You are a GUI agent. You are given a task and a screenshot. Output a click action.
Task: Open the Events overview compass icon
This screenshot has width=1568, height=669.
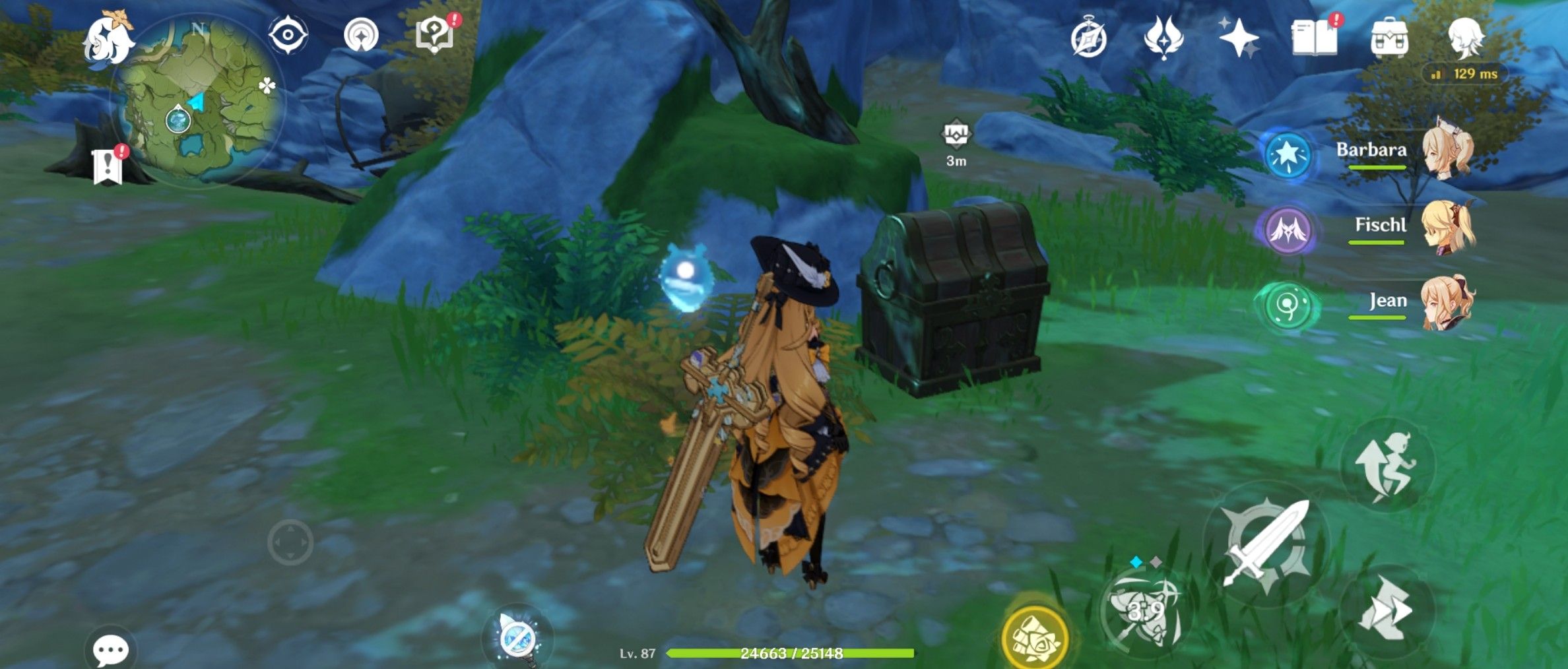coord(1089,40)
